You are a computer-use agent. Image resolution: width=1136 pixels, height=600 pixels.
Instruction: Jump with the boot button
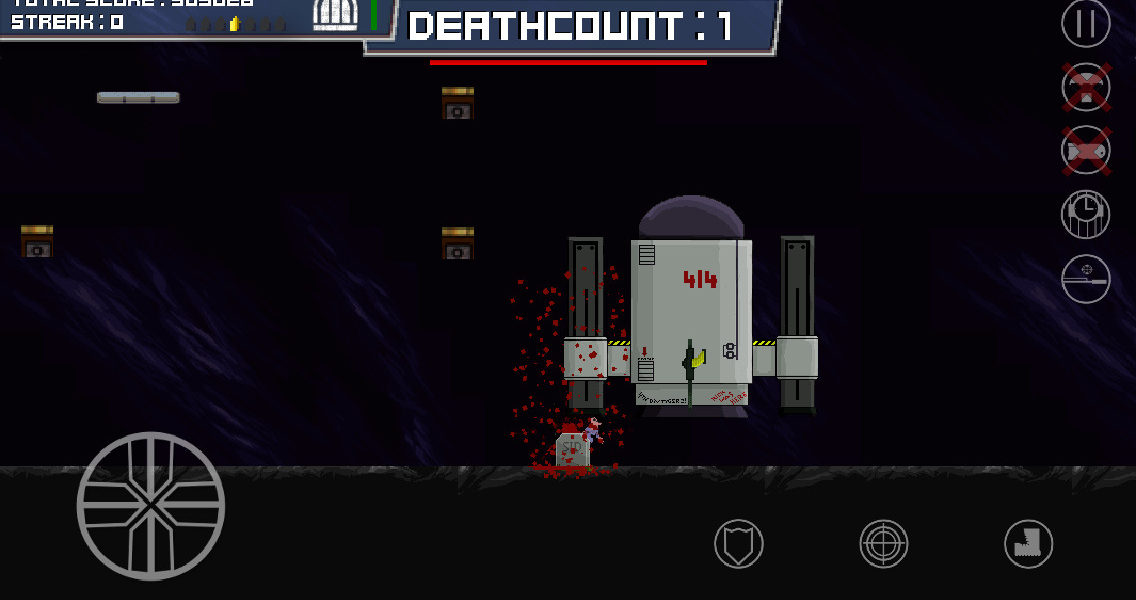[x=1029, y=545]
